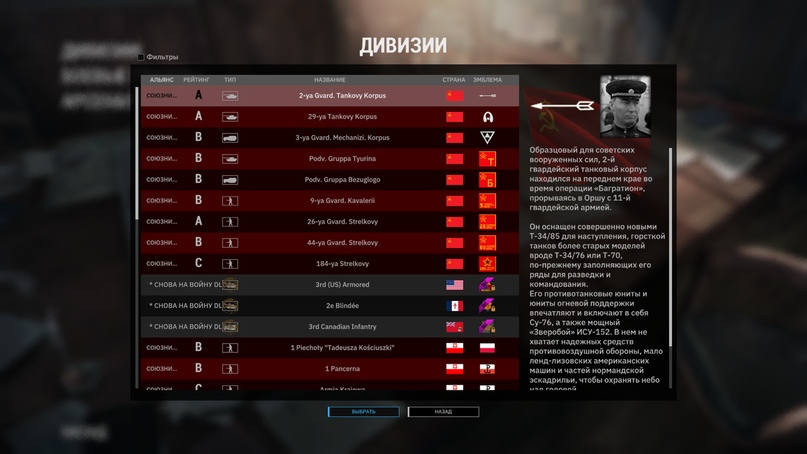Sort divisions by НАЗВАНИЕ column header
807x454 pixels.
click(x=329, y=80)
